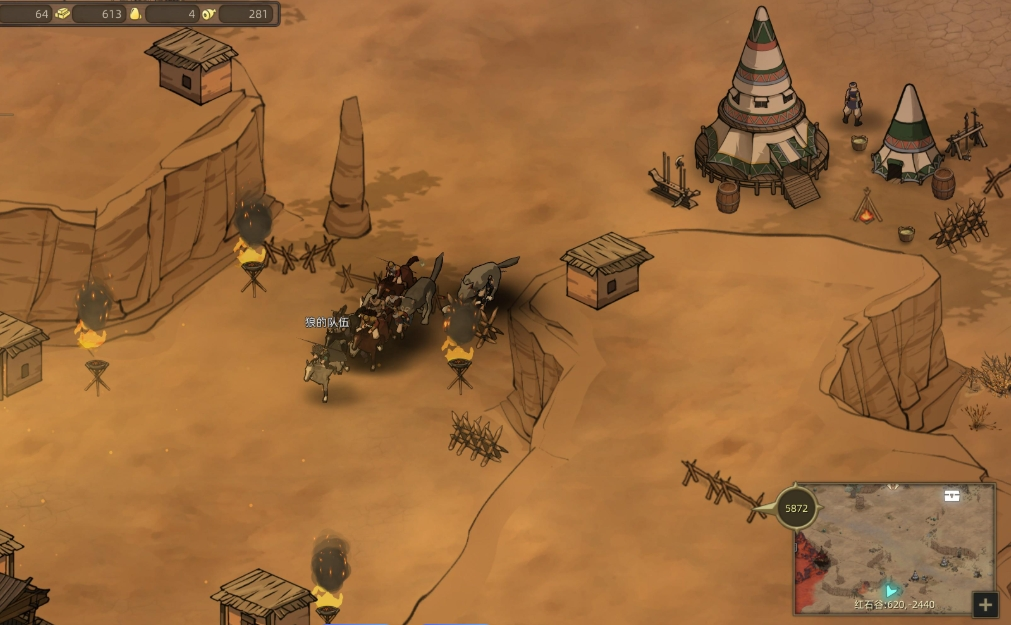1011x625 pixels.
Task: Expand the minimap with the plus button
Action: pos(985,604)
